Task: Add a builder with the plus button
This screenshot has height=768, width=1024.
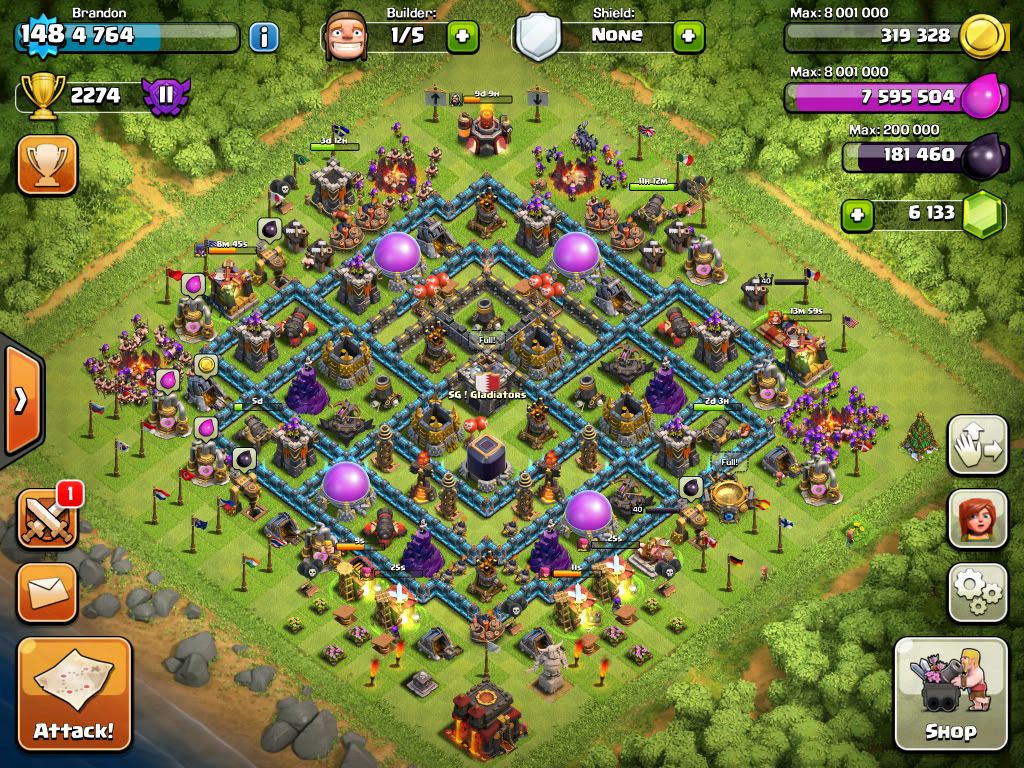Action: (462, 37)
